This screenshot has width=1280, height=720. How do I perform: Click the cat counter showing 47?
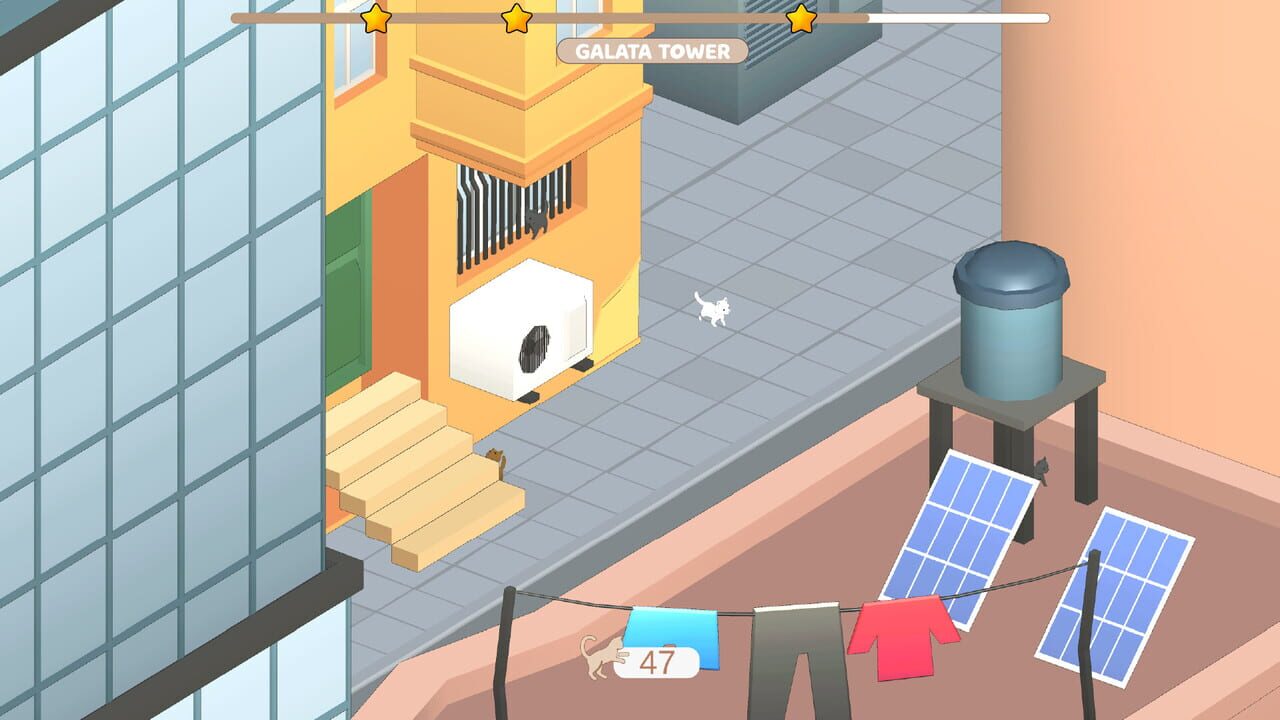click(x=656, y=660)
